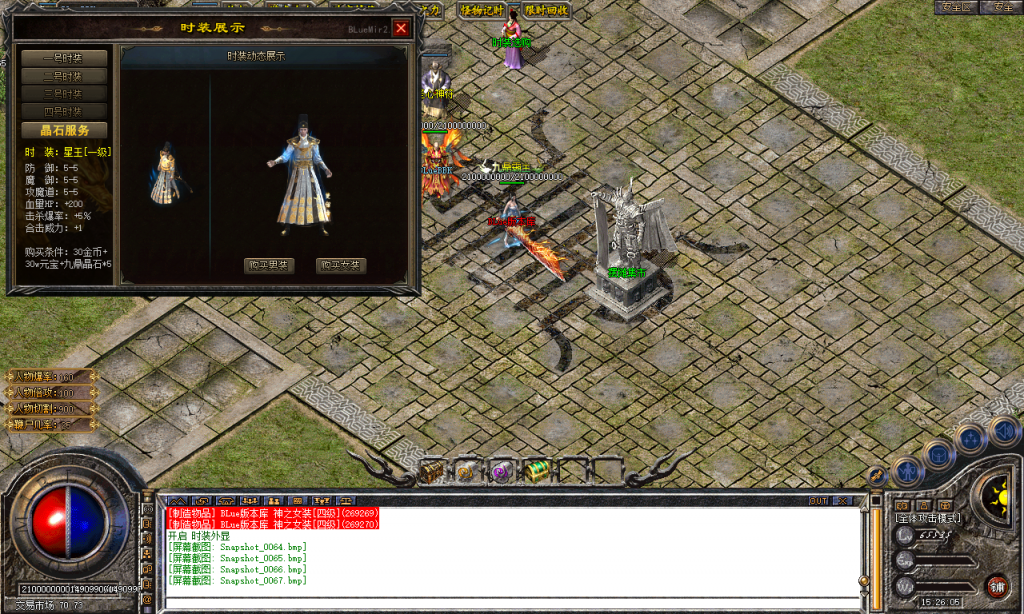This screenshot has height=614, width=1024.
Task: Select the green chest hotbar slot
Action: [536, 471]
